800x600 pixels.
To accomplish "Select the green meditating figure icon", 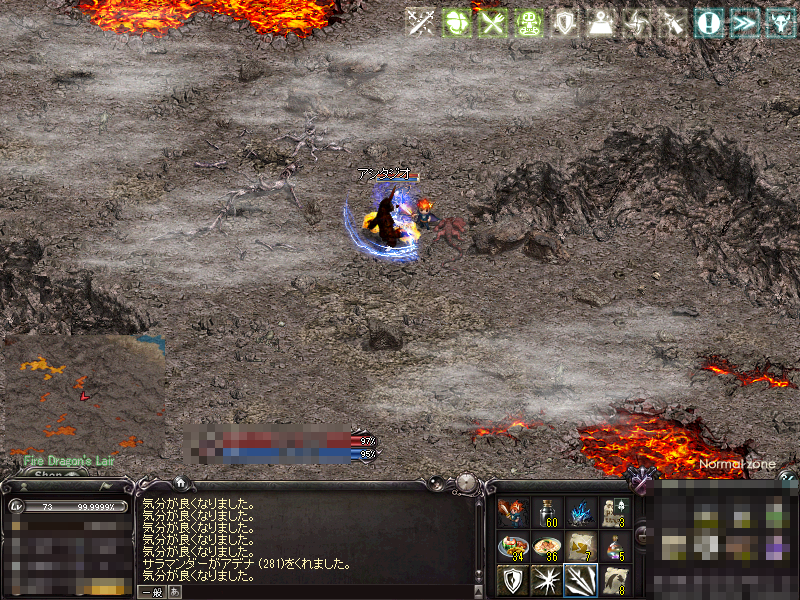I will tap(528, 23).
